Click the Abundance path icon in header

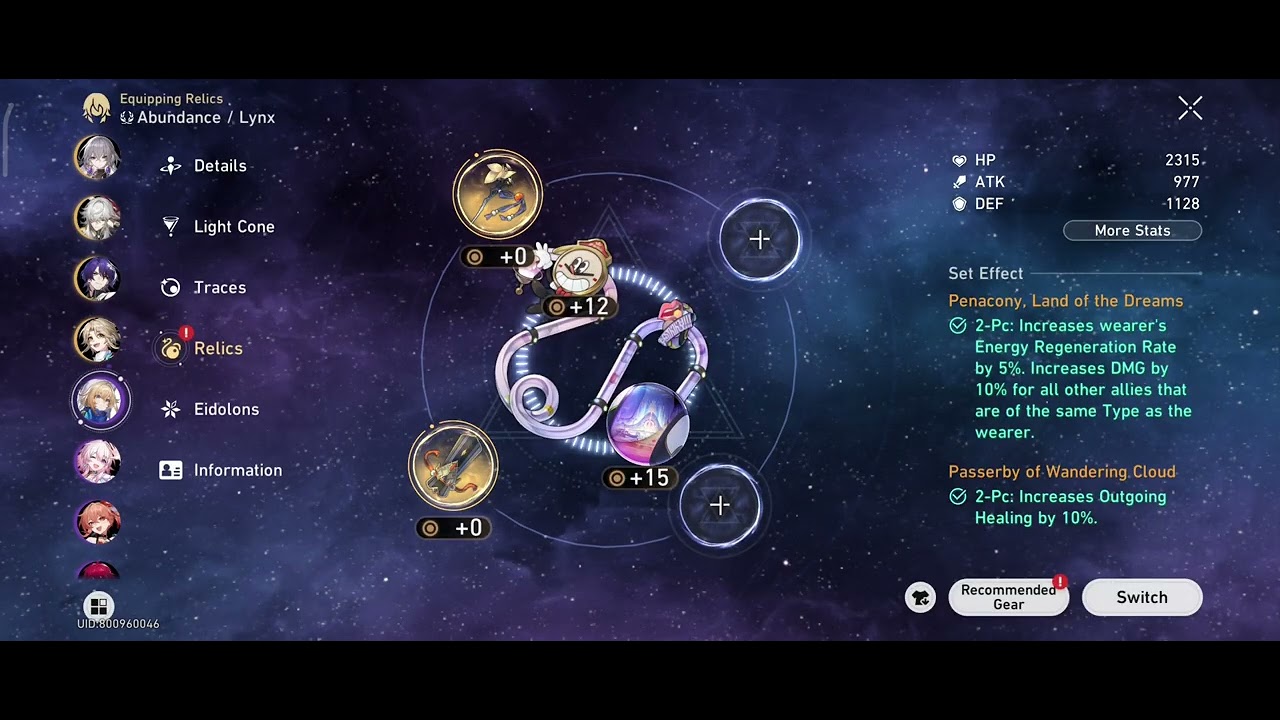pos(127,117)
